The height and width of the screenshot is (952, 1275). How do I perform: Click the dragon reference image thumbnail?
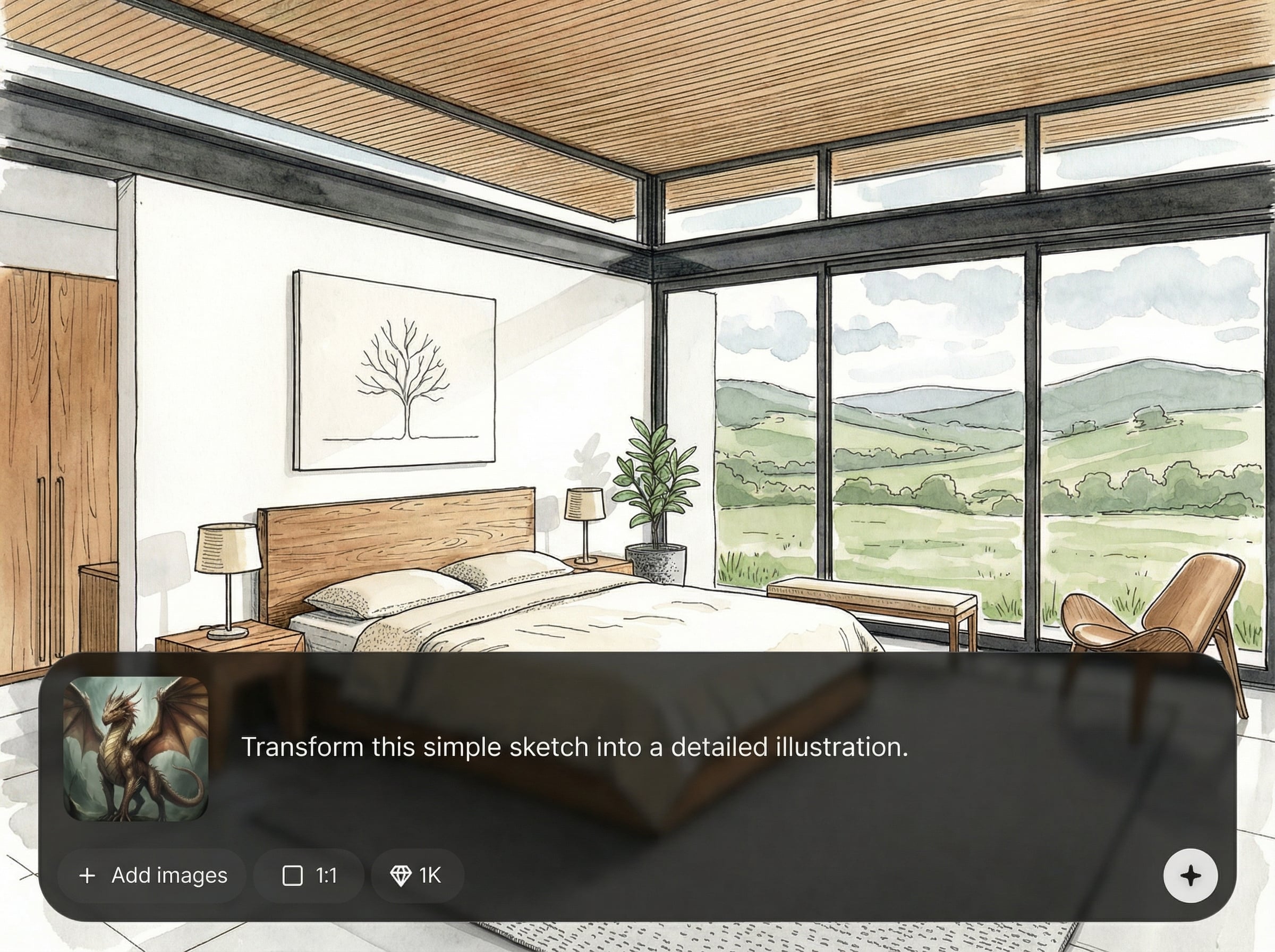click(x=135, y=748)
